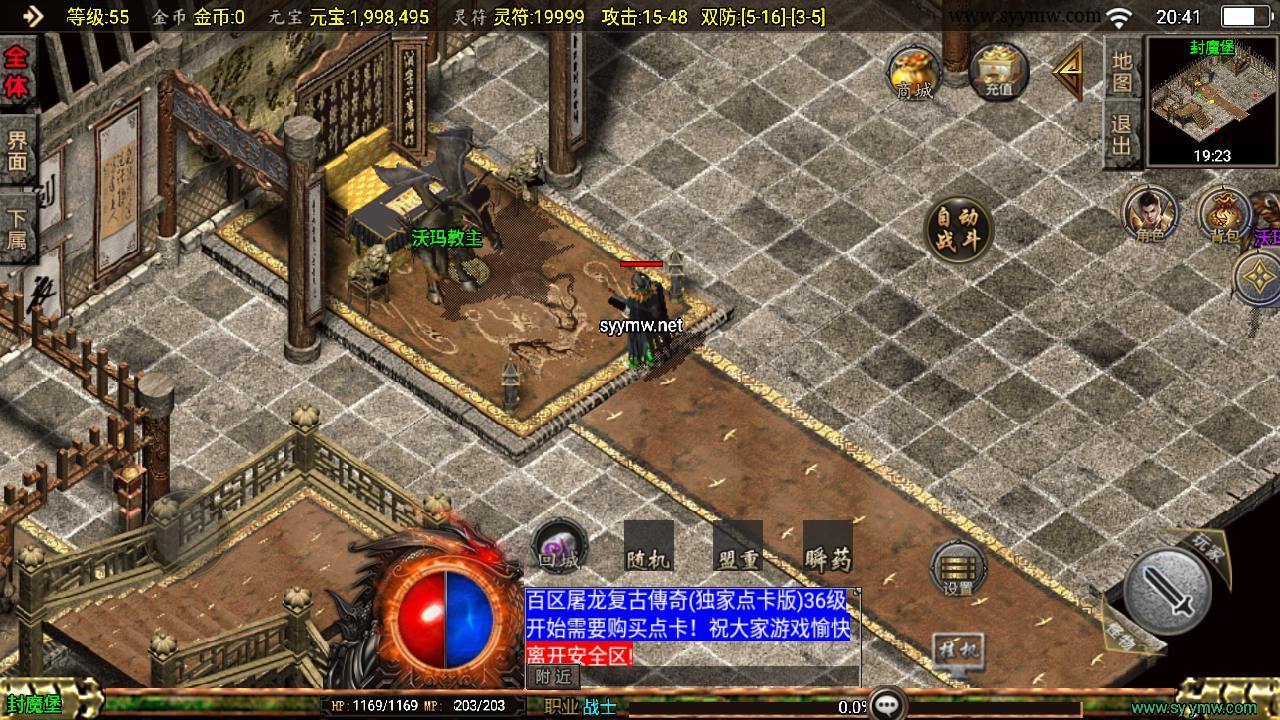Screen dimensions: 1280x720
Task: Open the 背包 backpack
Action: tap(1222, 214)
